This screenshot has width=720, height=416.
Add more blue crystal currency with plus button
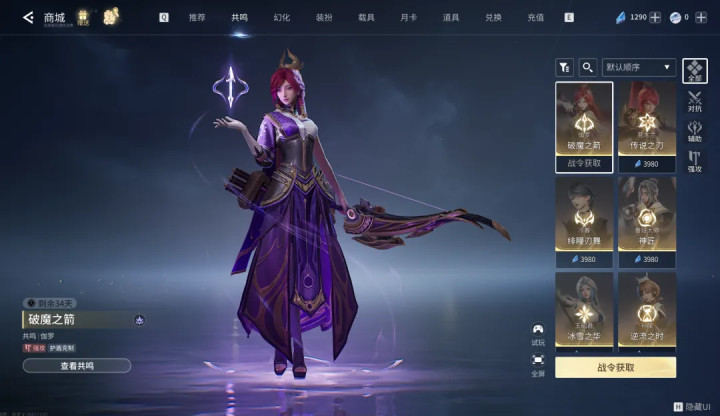point(655,17)
